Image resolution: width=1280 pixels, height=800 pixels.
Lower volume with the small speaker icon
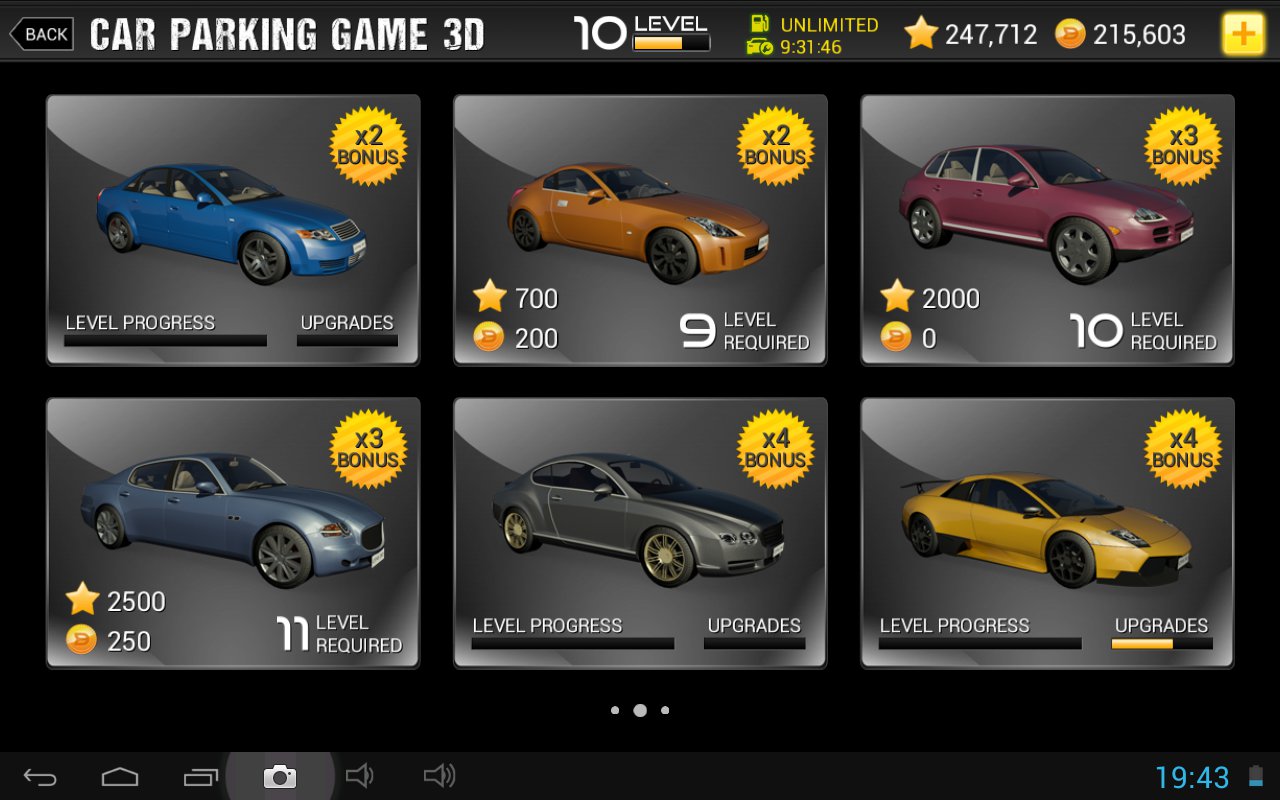click(358, 775)
